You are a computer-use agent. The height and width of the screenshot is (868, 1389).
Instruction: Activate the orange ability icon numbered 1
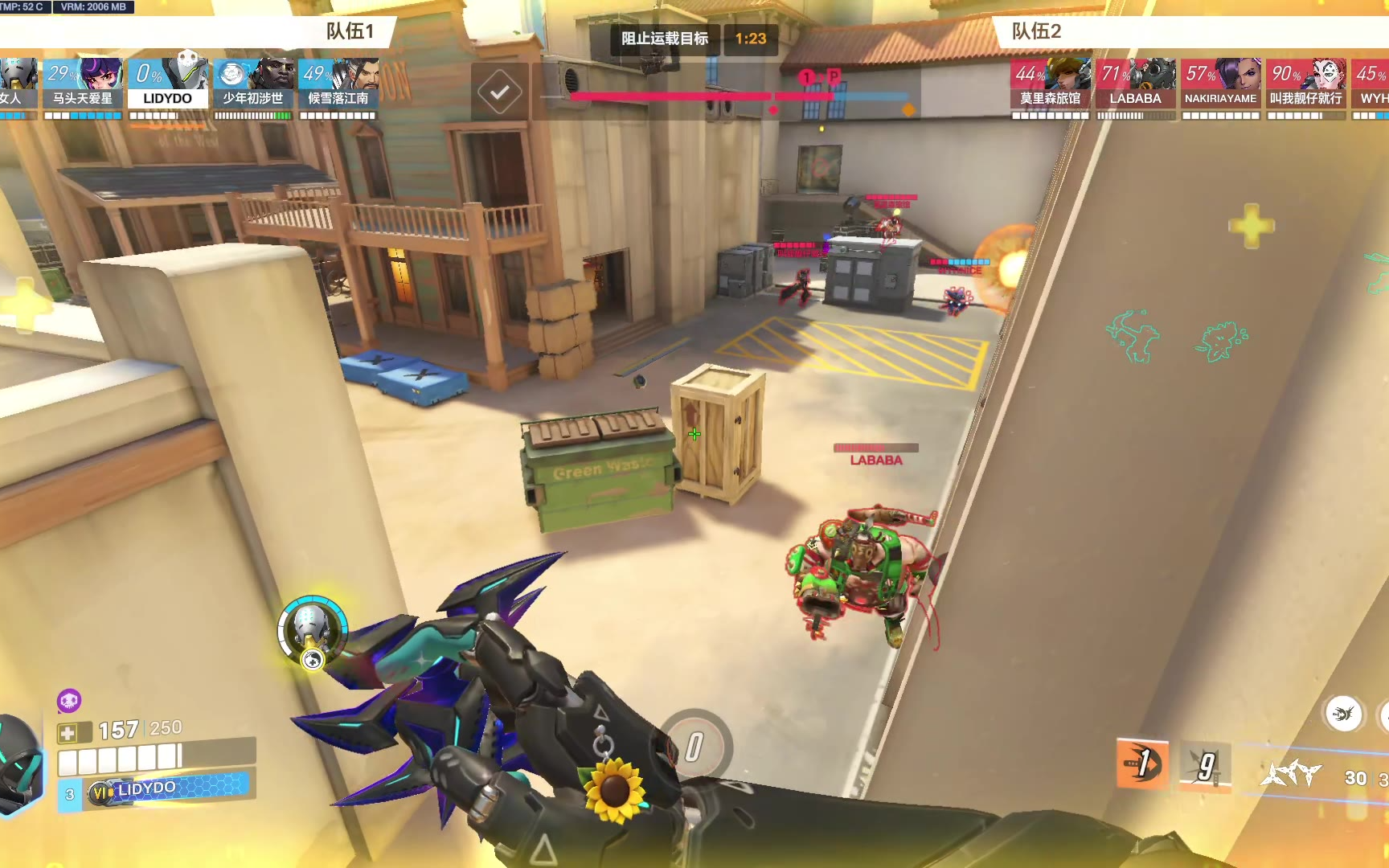[1142, 763]
